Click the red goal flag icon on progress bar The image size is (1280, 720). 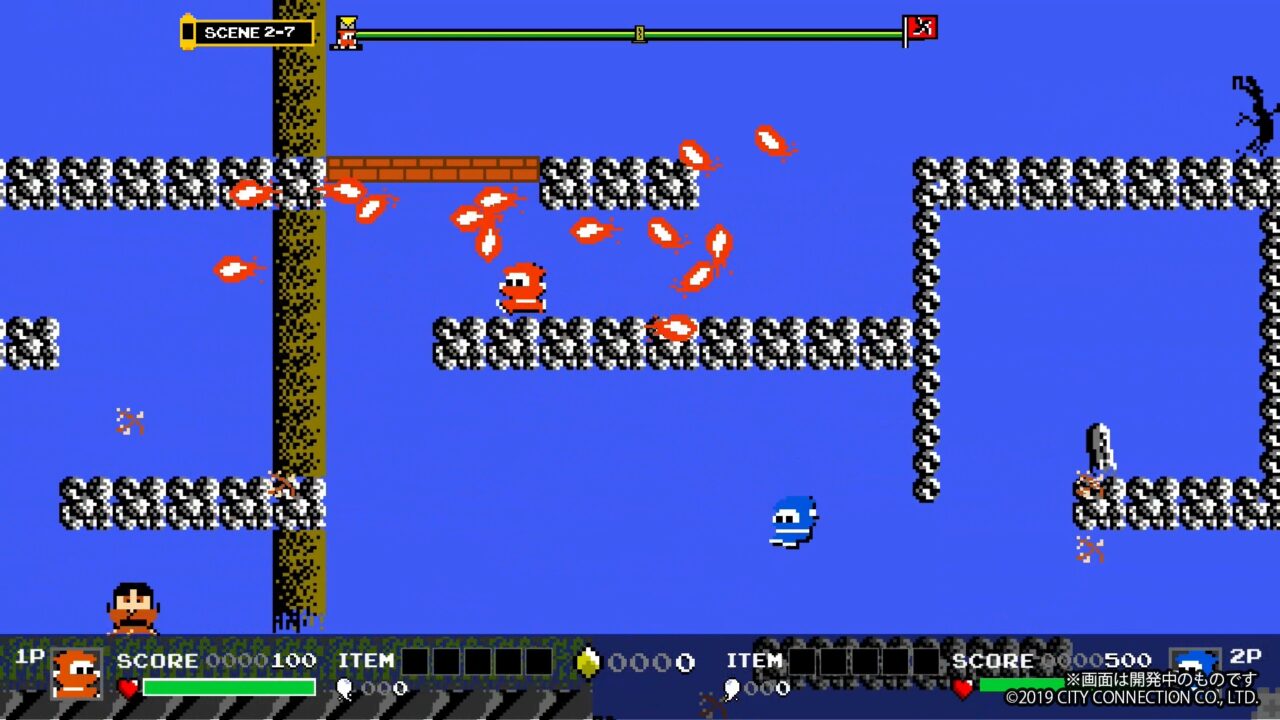921,29
